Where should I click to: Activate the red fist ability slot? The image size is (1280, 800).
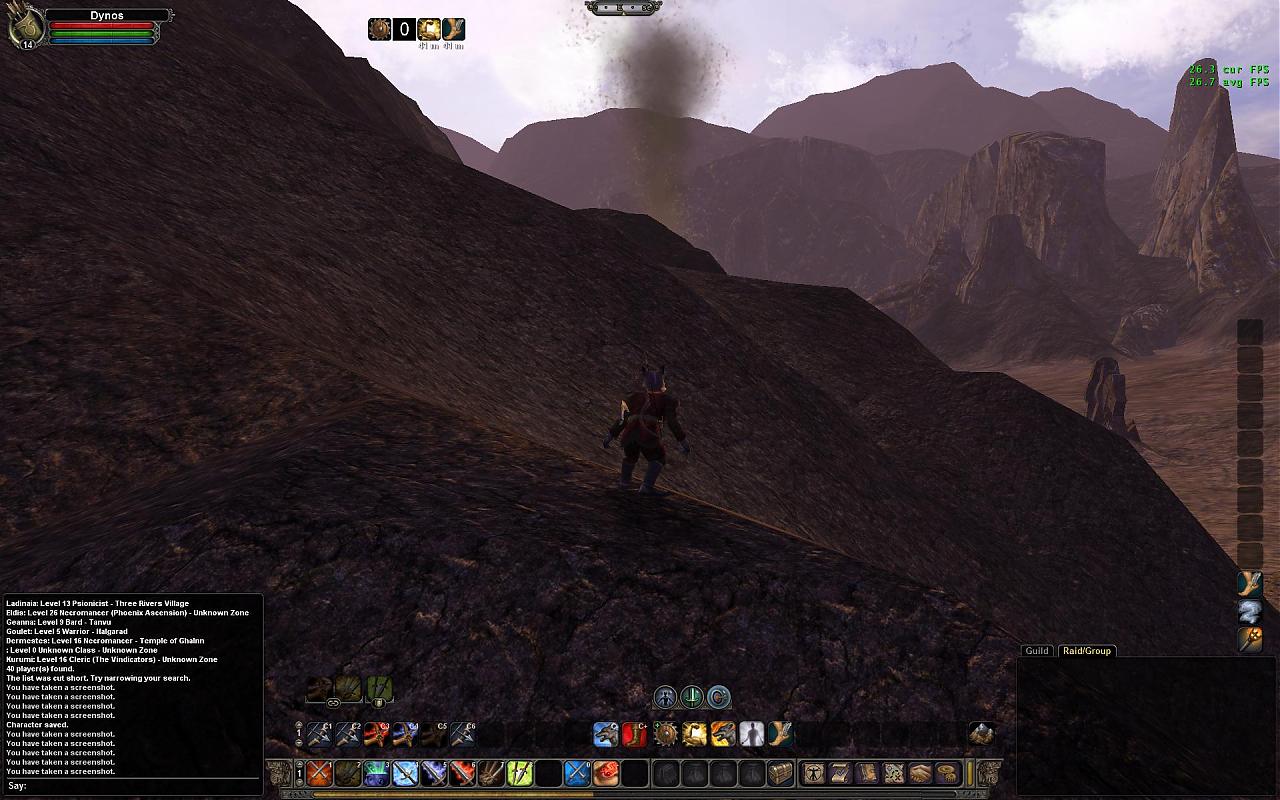click(607, 773)
